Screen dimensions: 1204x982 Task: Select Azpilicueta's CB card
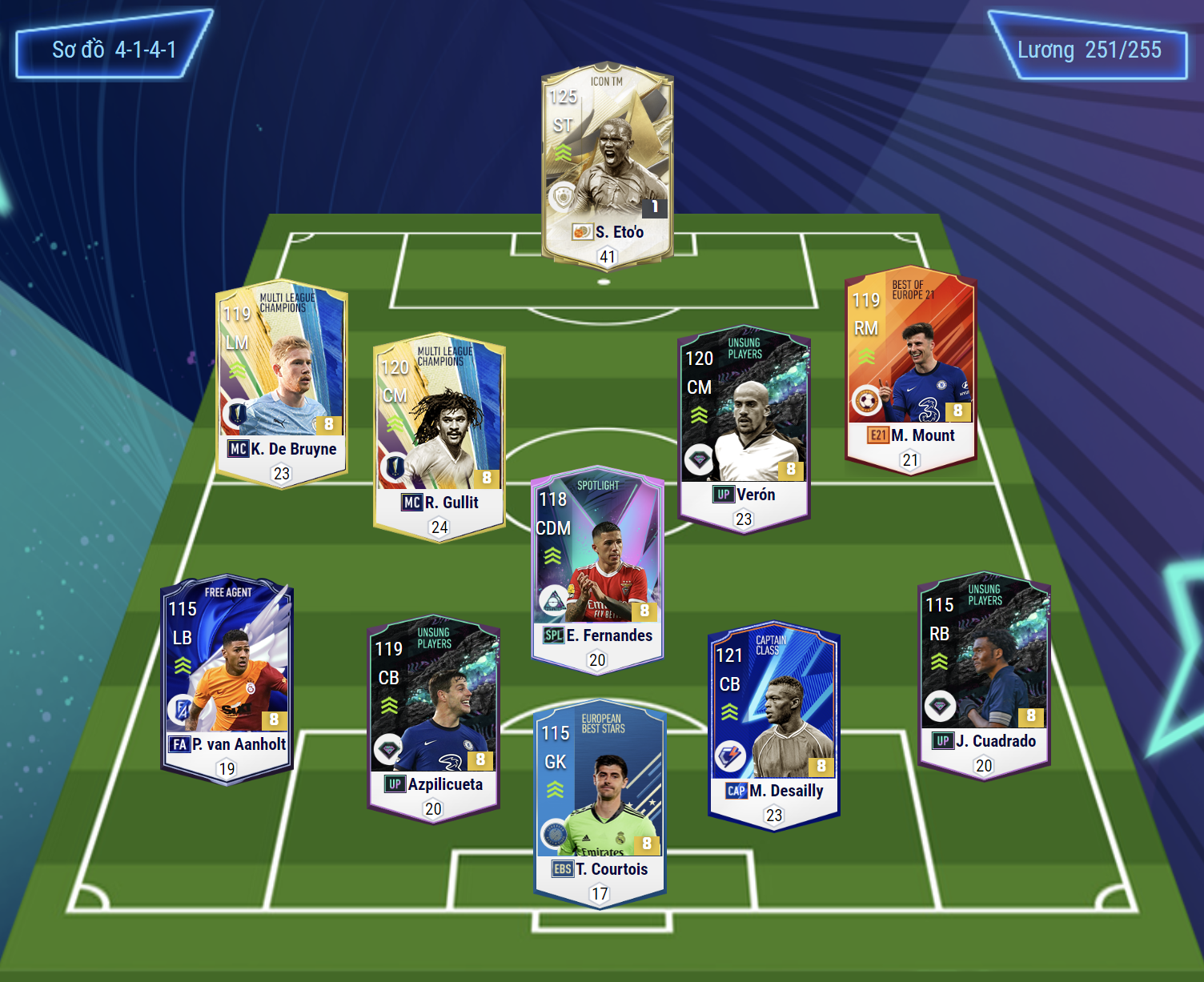click(433, 718)
